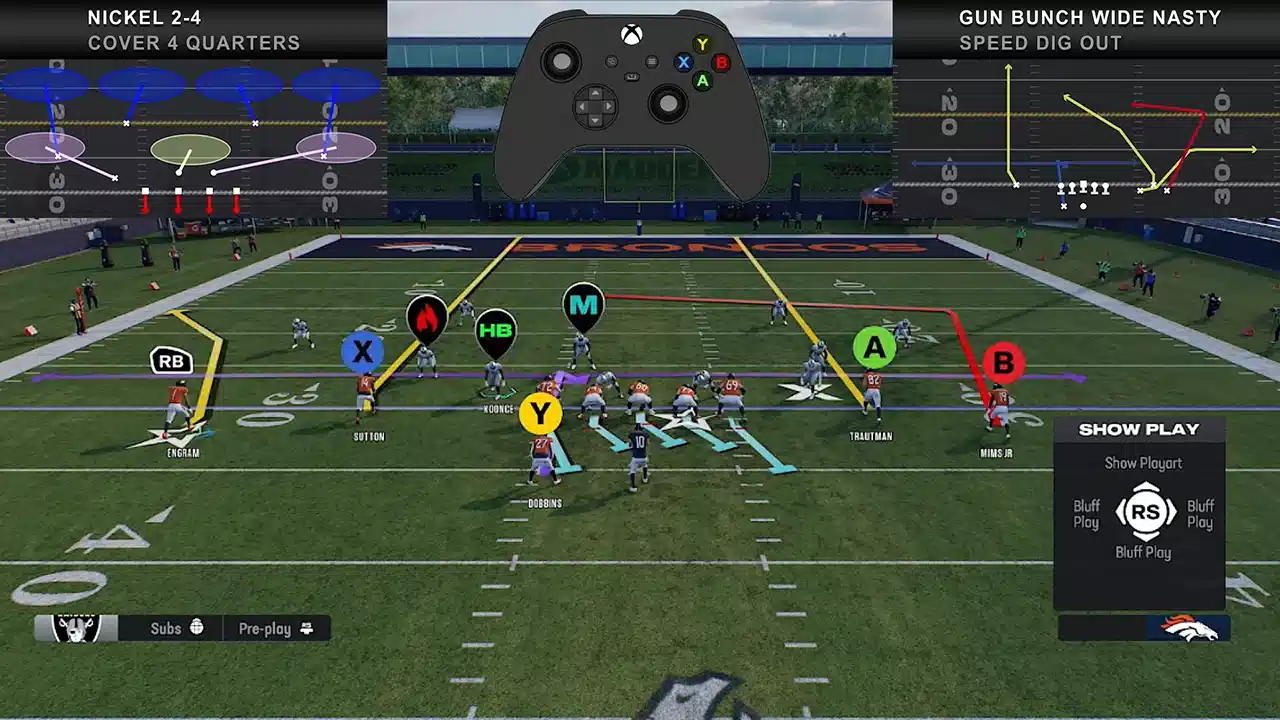Toggle the left Bluff Play option

[1086, 515]
